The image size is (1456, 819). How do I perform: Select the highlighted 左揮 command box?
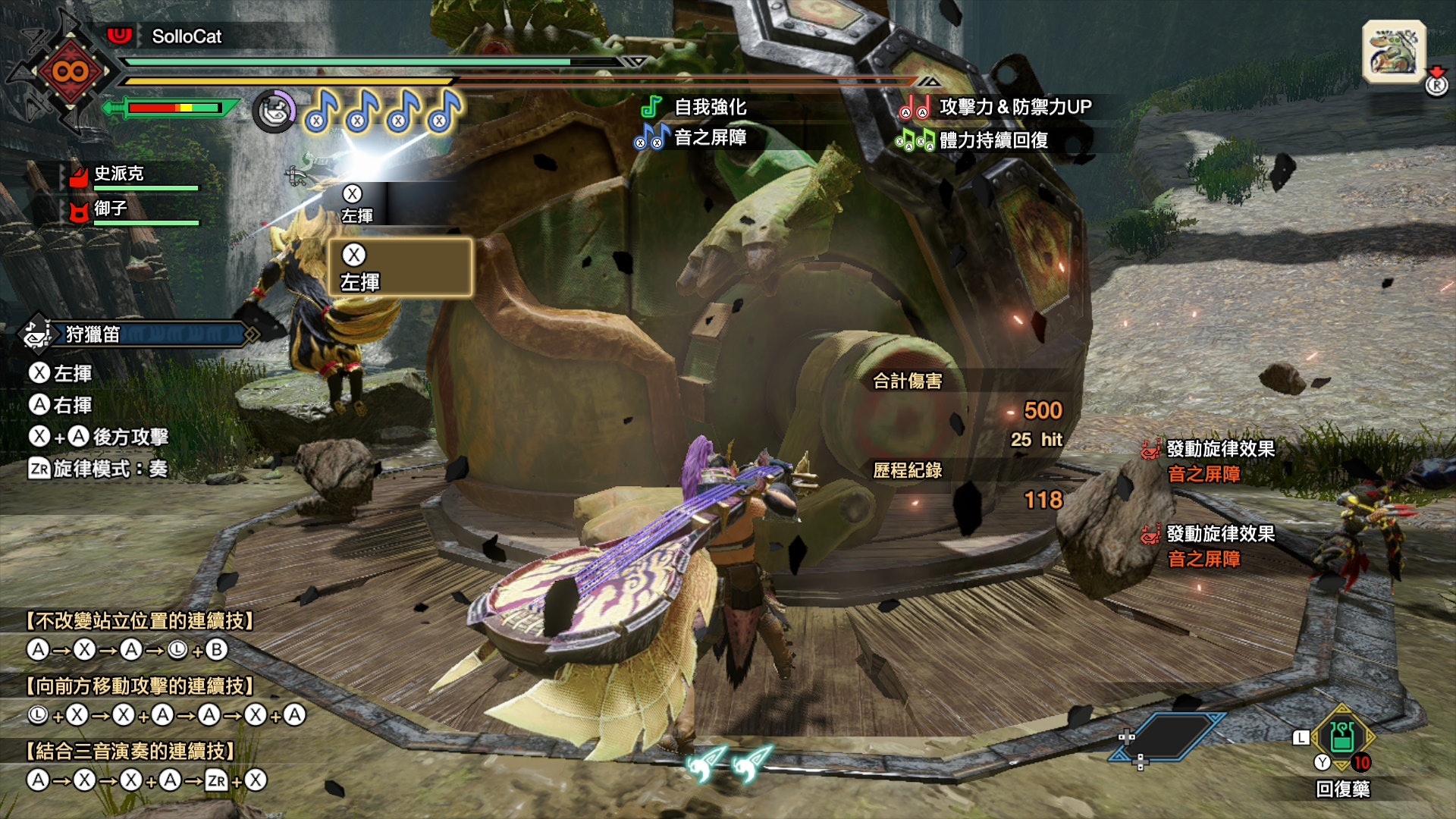(x=400, y=268)
